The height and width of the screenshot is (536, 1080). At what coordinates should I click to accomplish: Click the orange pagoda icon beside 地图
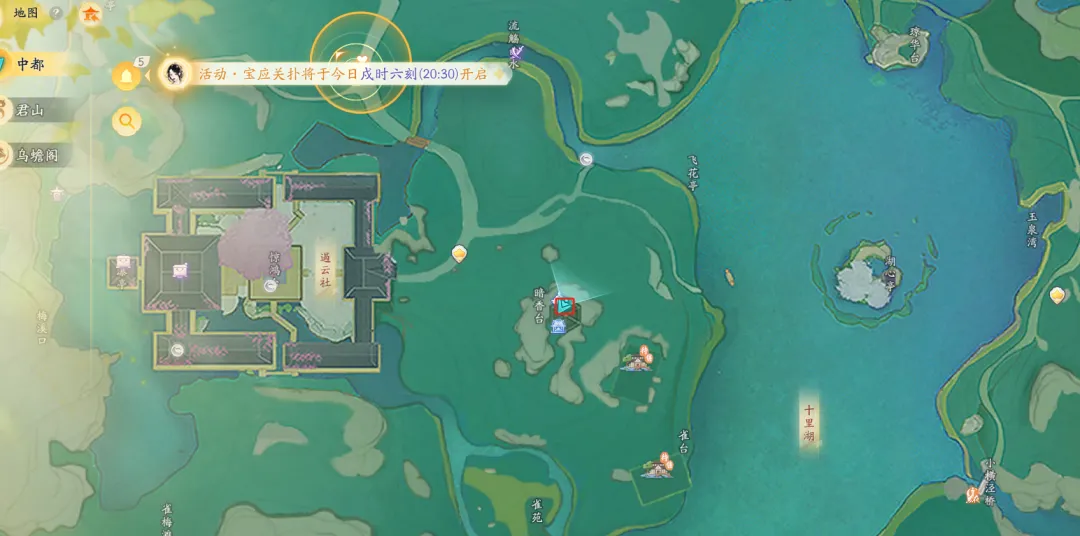[91, 13]
